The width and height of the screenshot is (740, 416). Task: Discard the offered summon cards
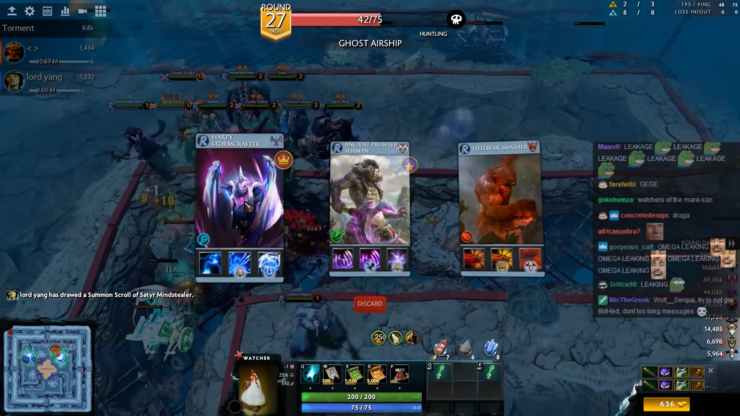pyautogui.click(x=369, y=304)
